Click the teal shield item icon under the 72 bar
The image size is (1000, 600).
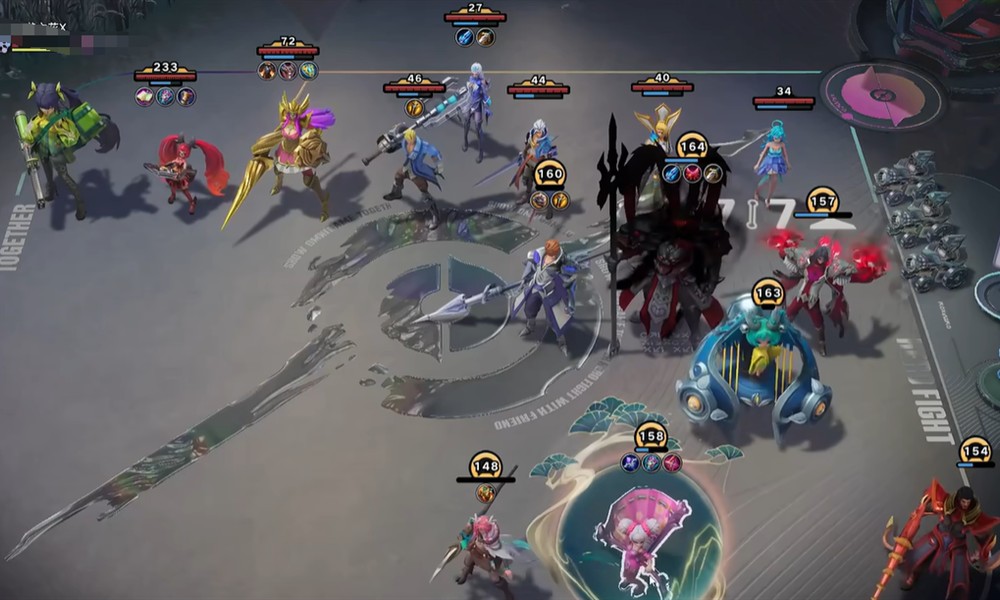click(308, 71)
